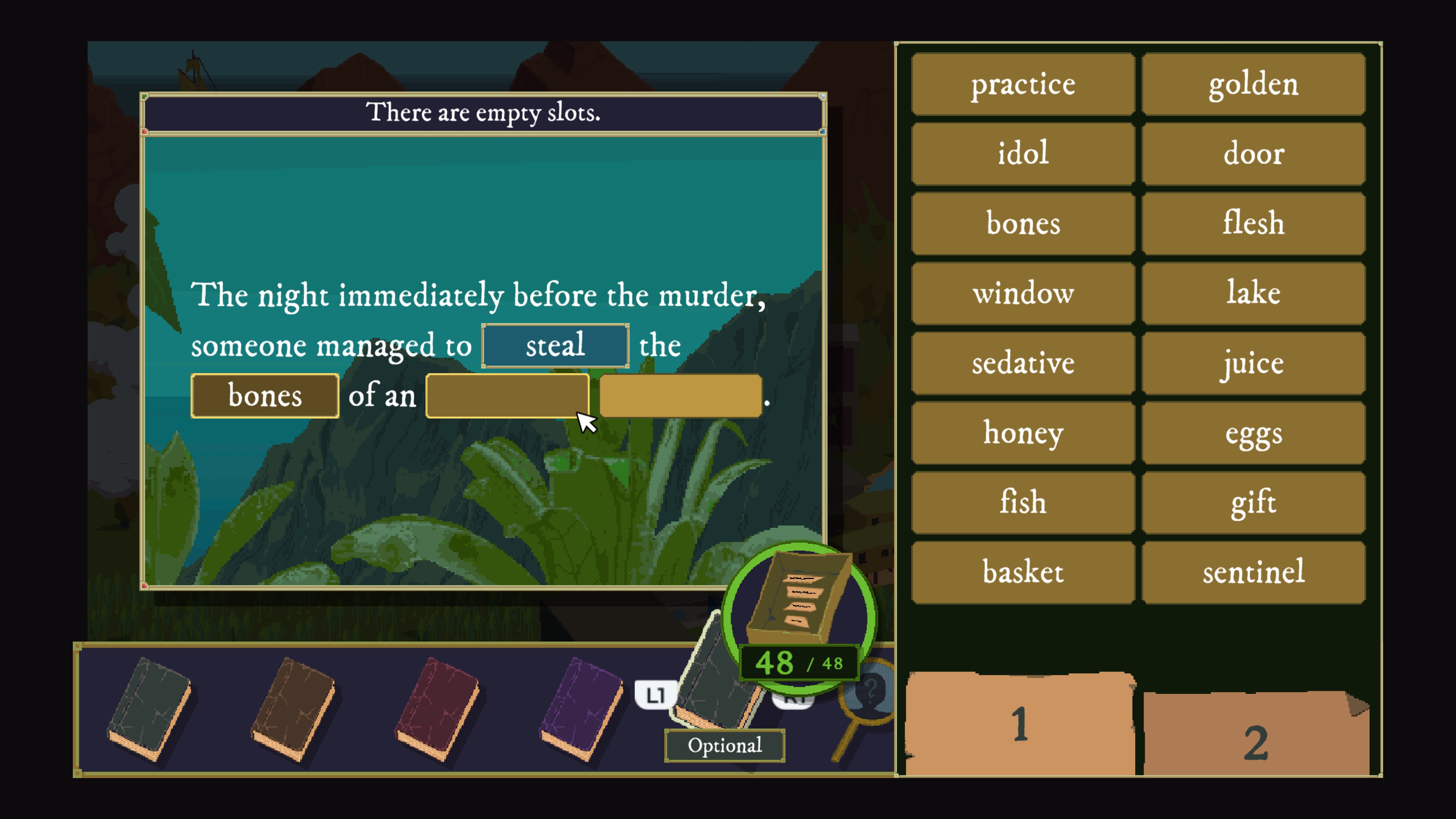The height and width of the screenshot is (819, 1456).
Task: Pick the word 'lake'
Action: pos(1253,293)
